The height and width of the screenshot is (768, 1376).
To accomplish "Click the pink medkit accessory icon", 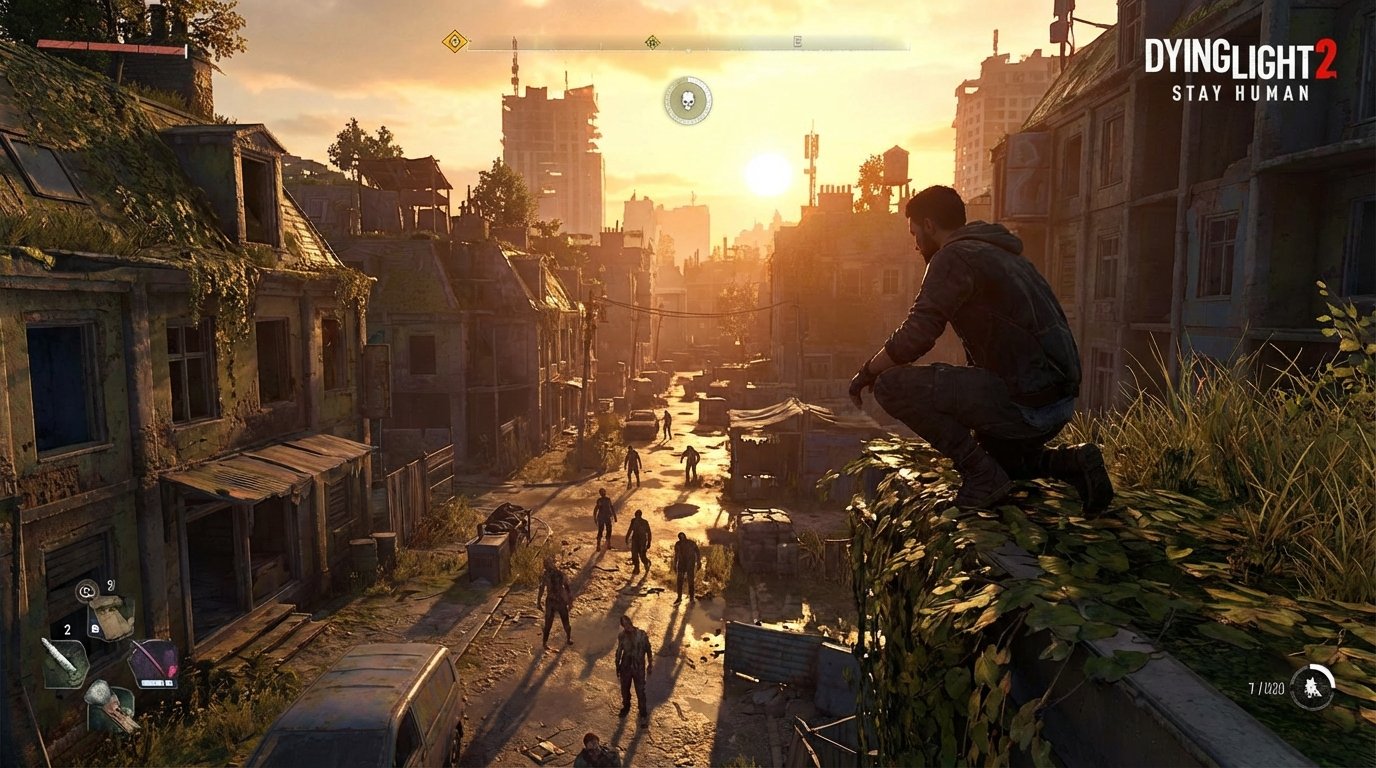I will [x=154, y=660].
